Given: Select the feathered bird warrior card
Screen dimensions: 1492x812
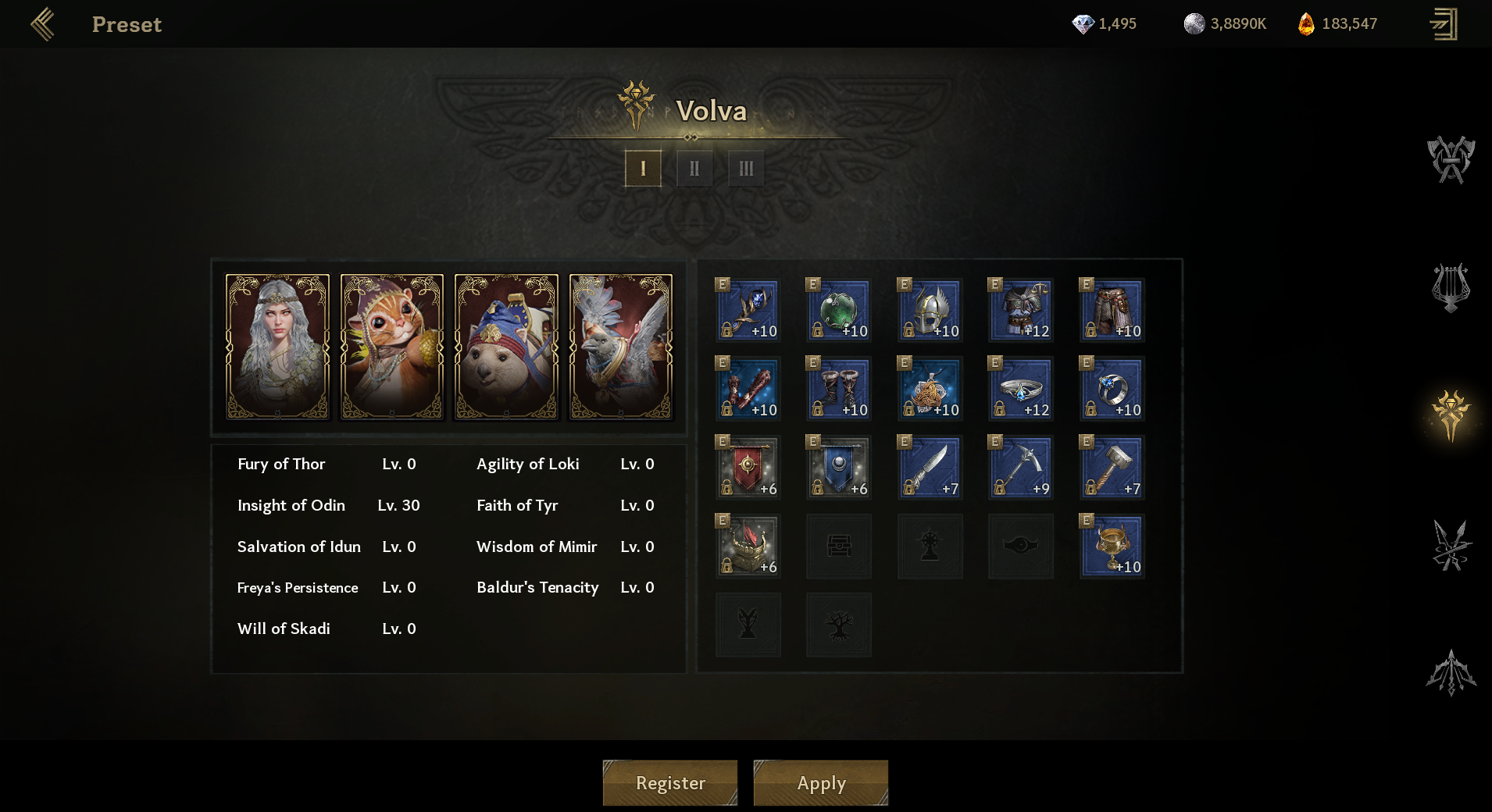Looking at the screenshot, I should [x=621, y=347].
